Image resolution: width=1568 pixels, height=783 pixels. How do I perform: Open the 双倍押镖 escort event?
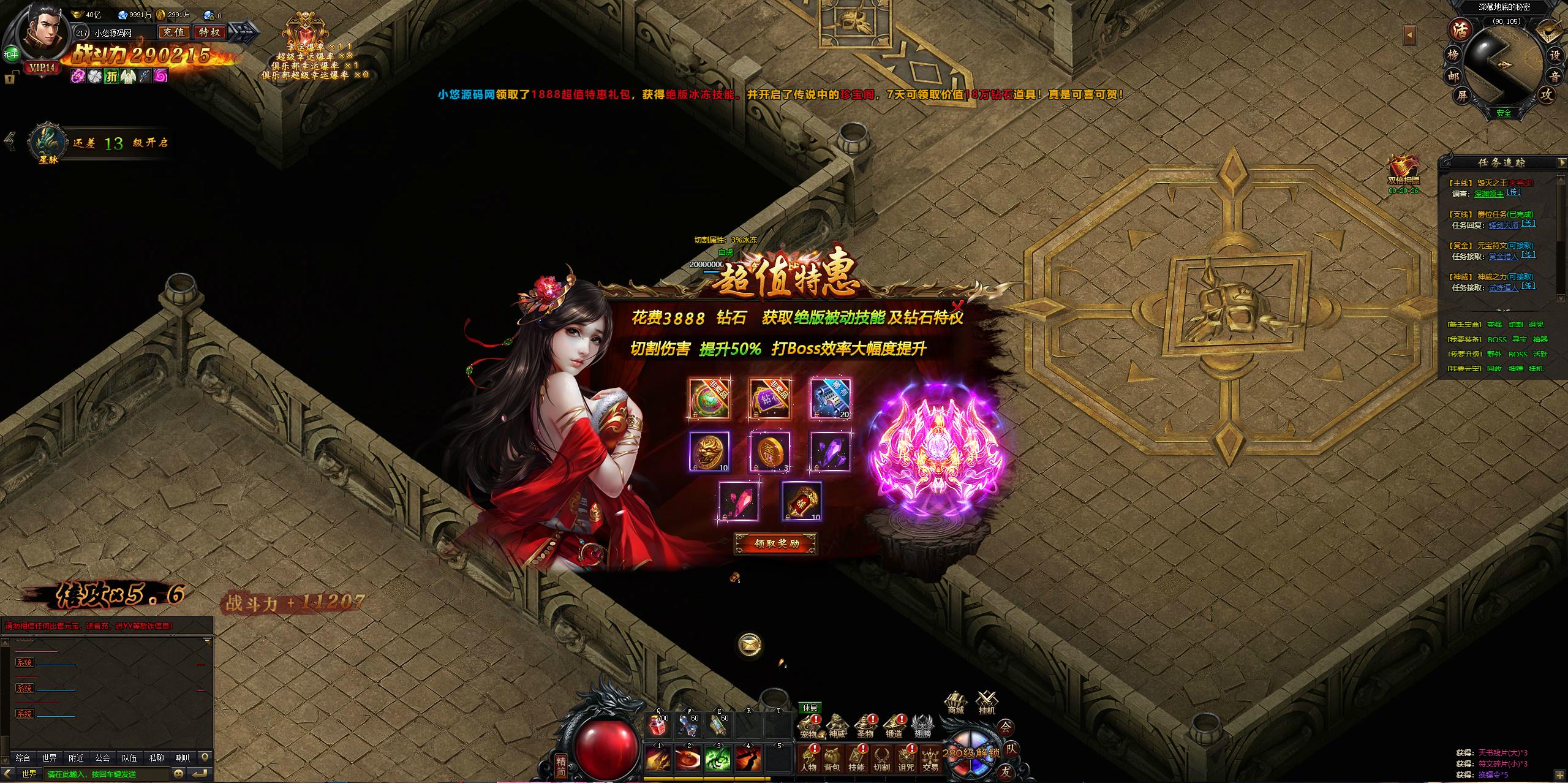pos(1403,170)
